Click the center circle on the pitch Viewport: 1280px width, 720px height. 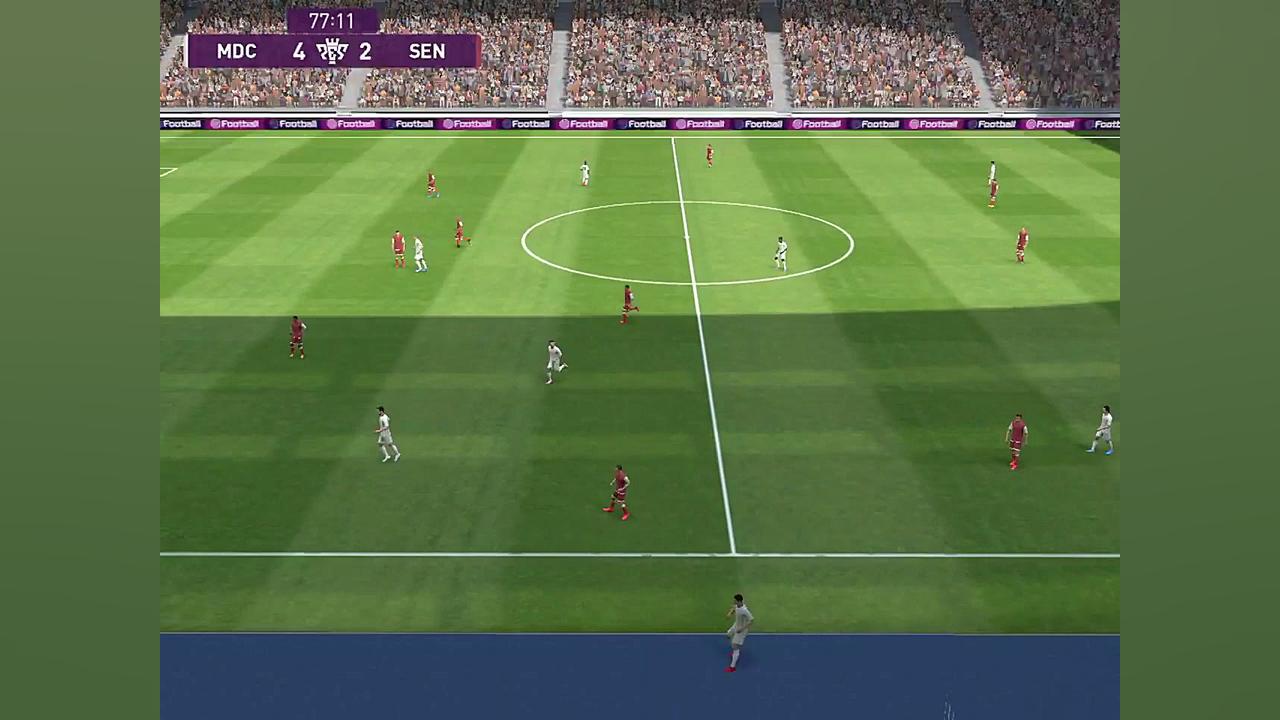(686, 244)
